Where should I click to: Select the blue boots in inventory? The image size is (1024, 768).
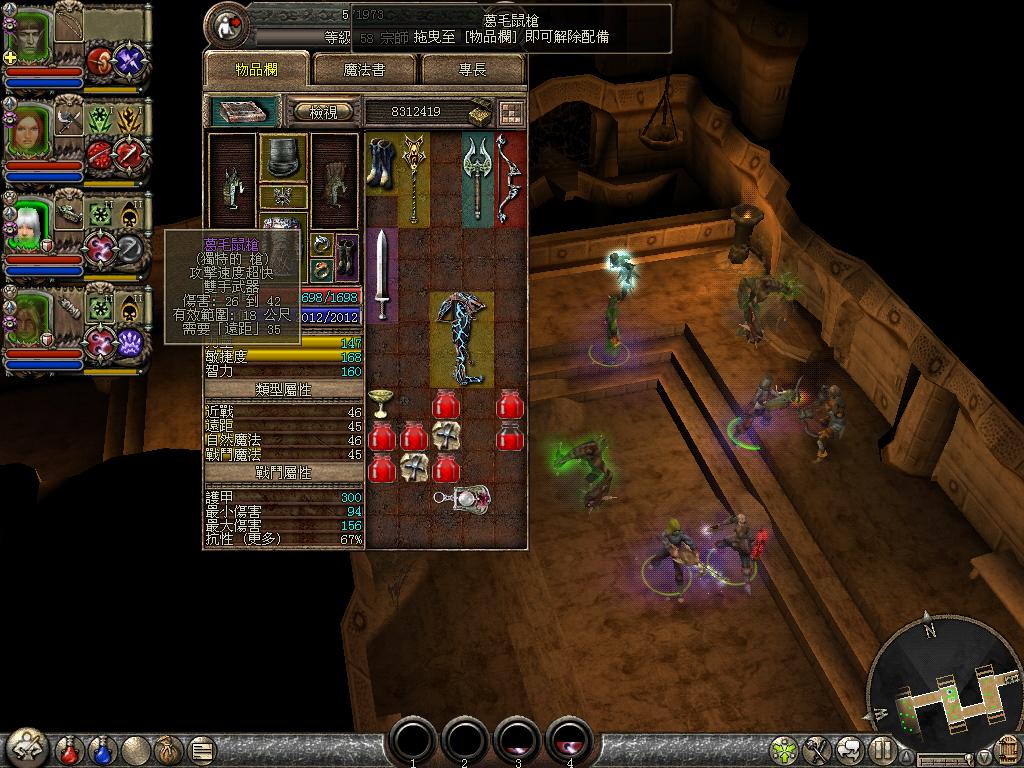pyautogui.click(x=381, y=162)
